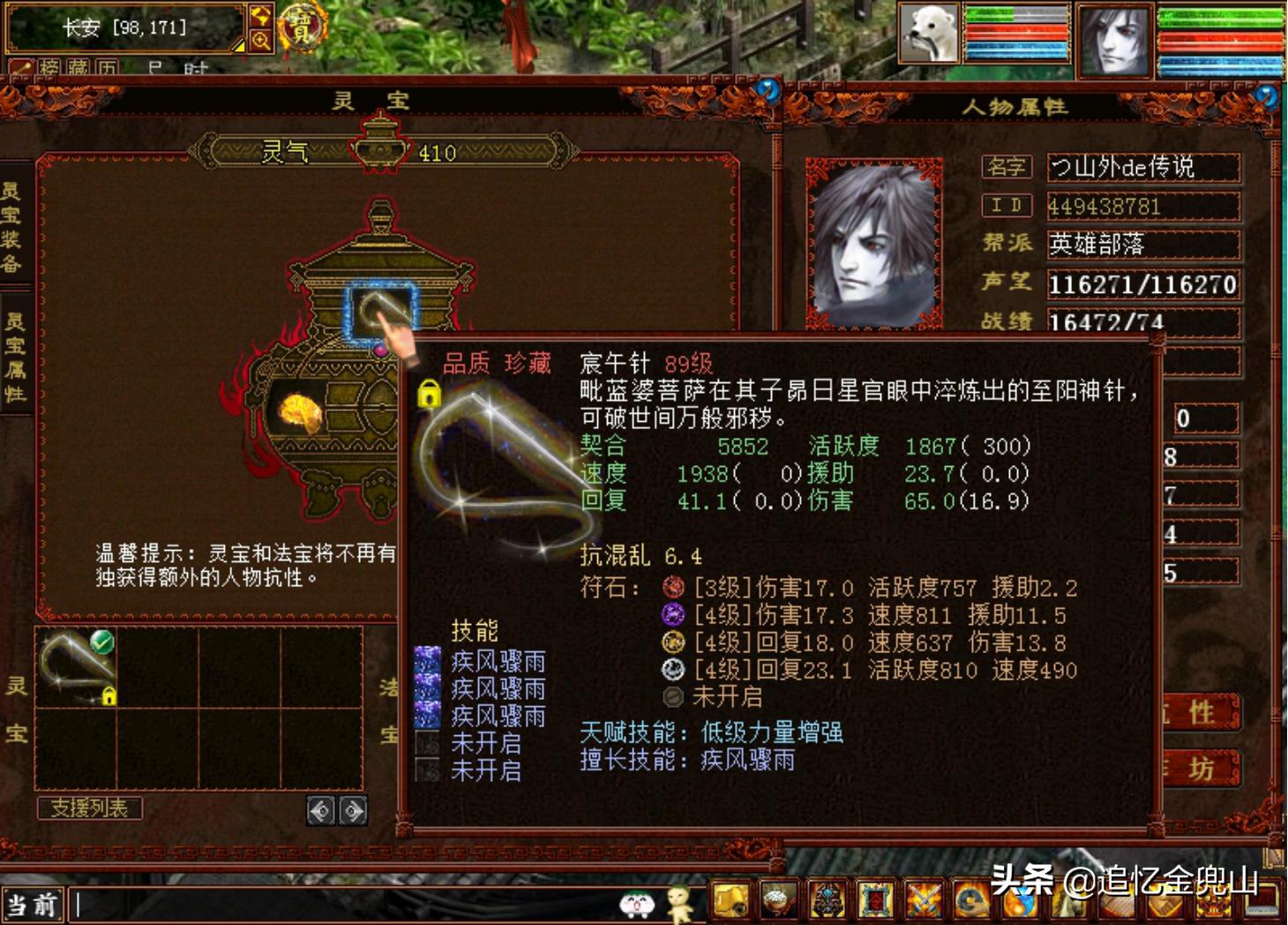
Task: Toggle the green checkmark on the lingbao thumbnail
Action: pos(101,643)
